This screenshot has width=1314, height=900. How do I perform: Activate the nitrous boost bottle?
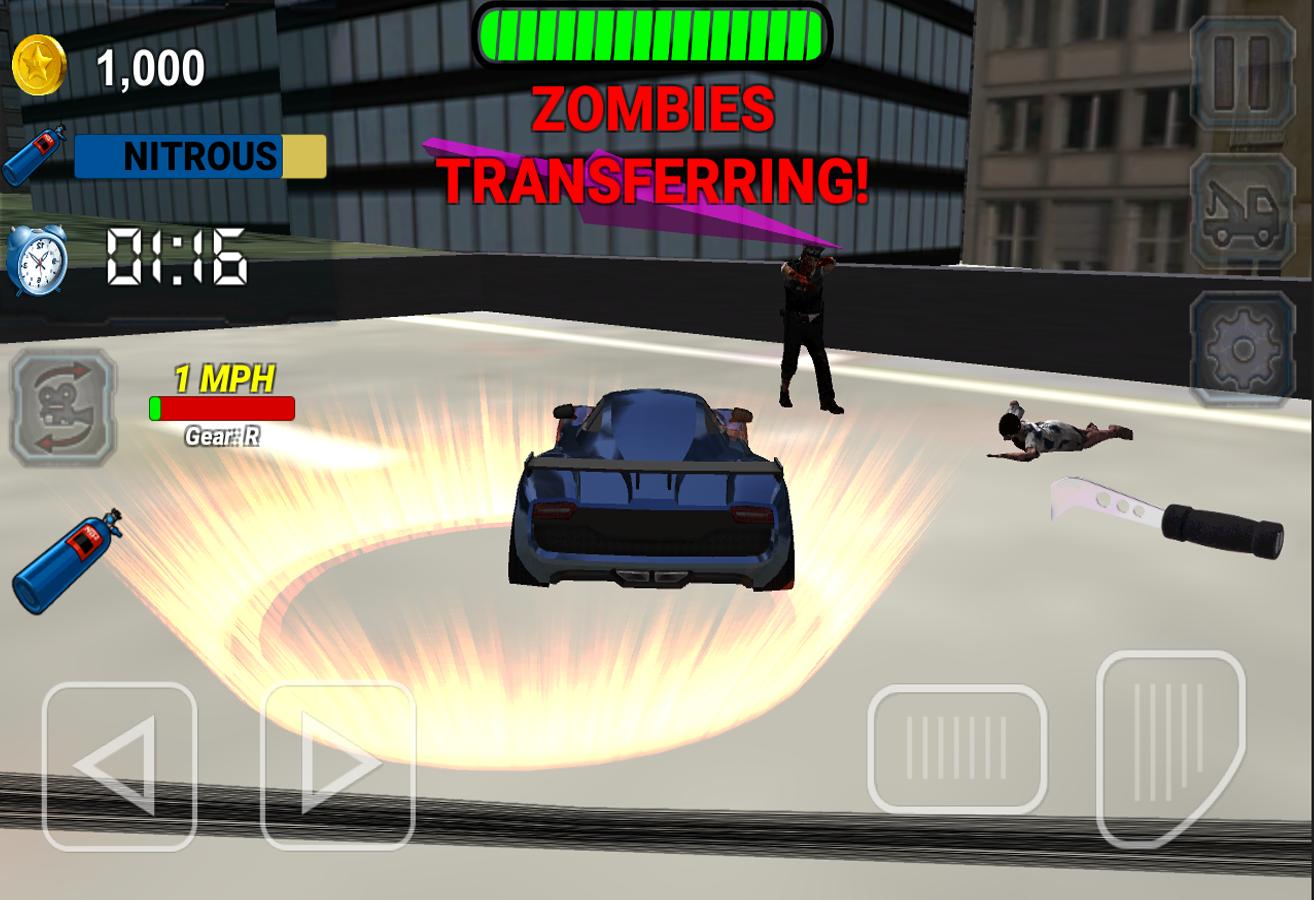(68, 560)
